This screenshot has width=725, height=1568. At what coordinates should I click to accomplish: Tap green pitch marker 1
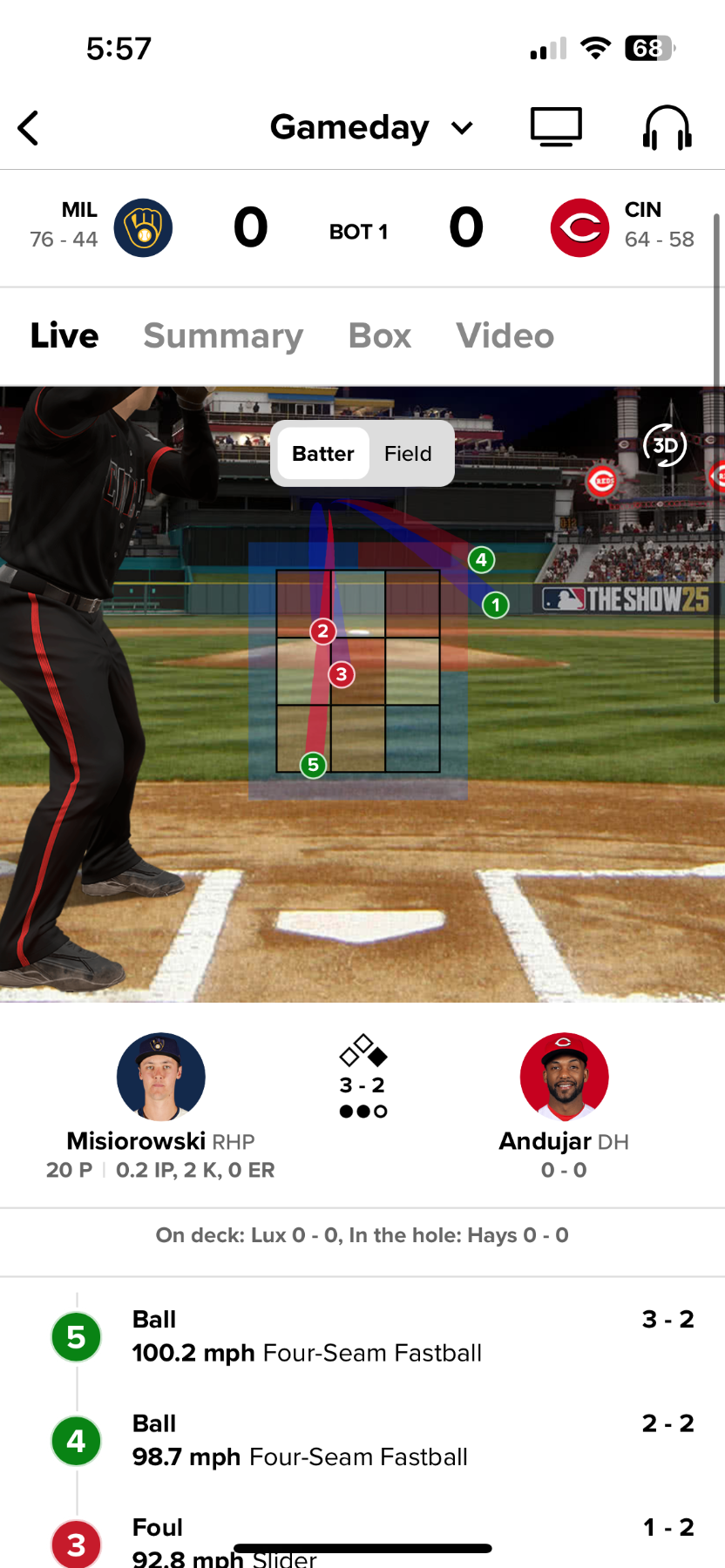[496, 605]
